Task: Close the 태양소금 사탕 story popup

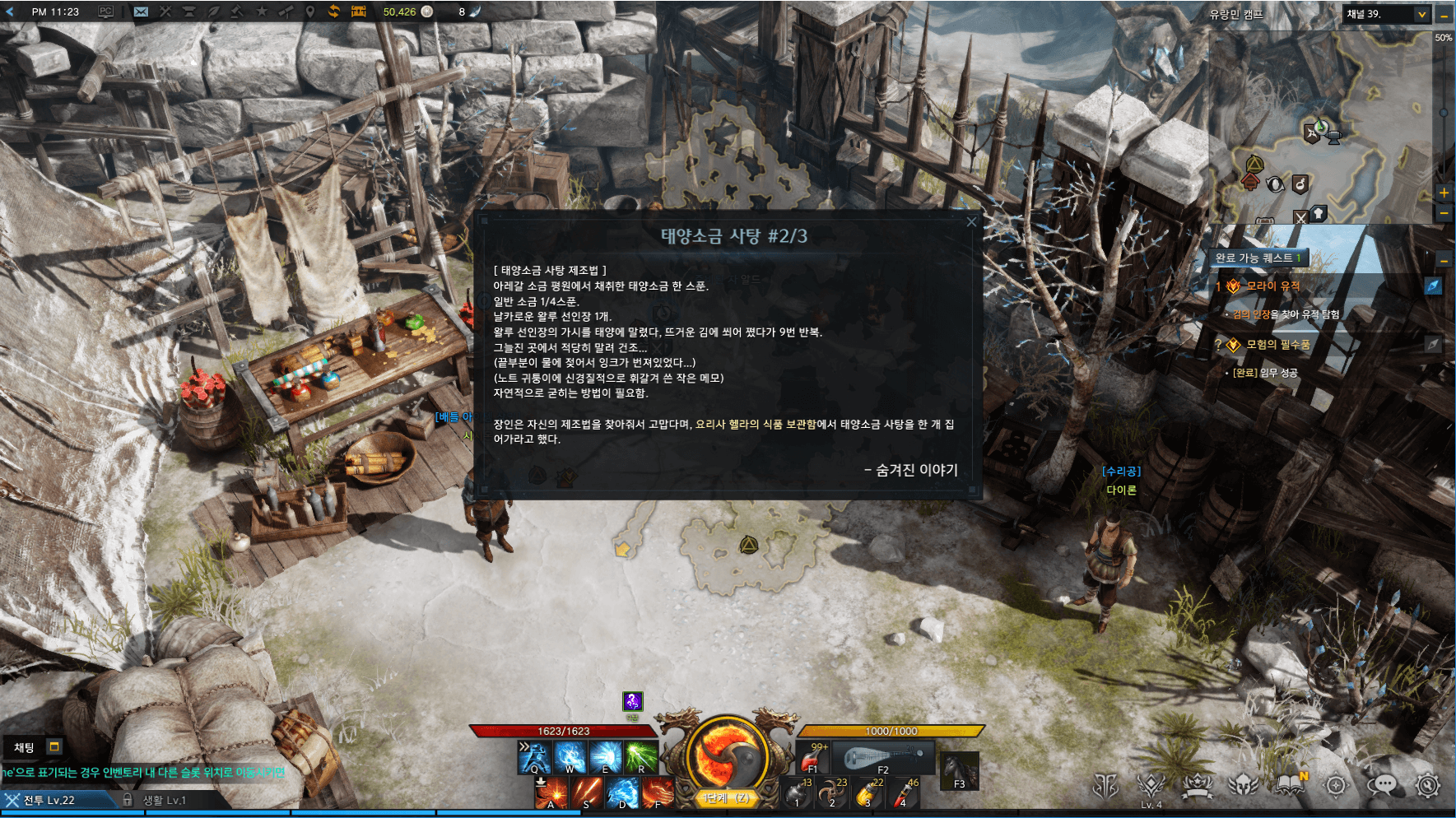Action: (971, 221)
